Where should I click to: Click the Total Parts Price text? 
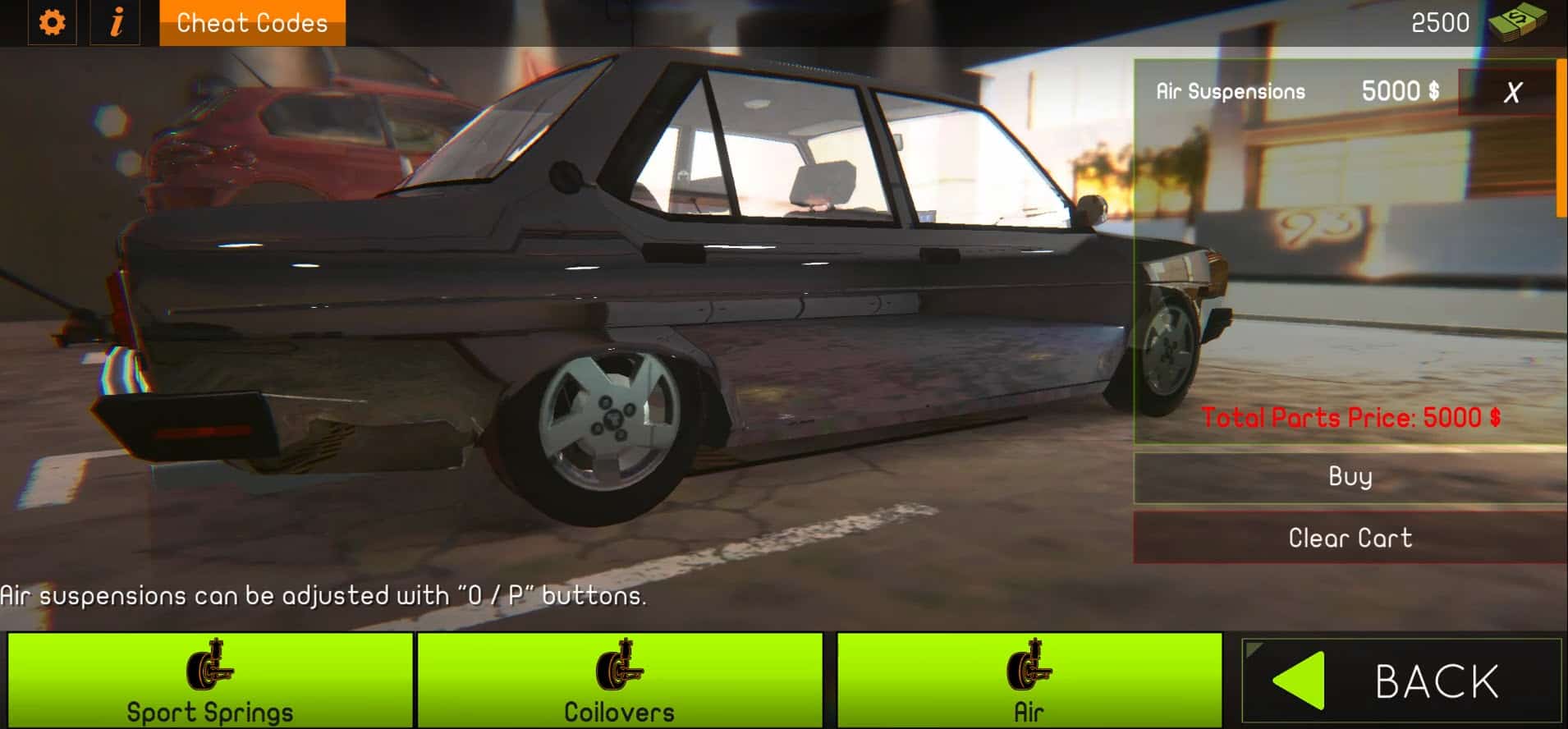pyautogui.click(x=1352, y=416)
